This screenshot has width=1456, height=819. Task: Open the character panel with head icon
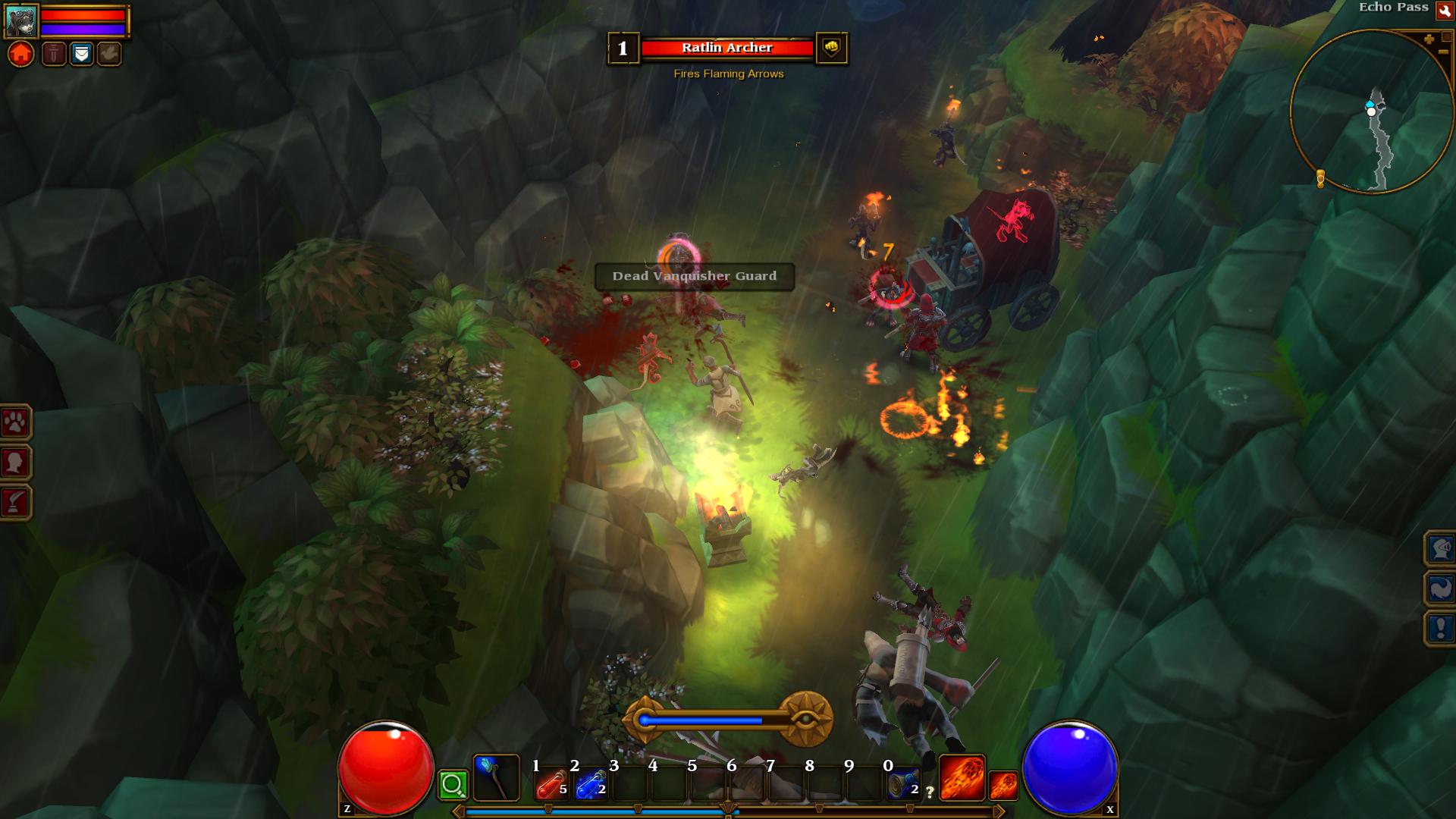pyautogui.click(x=15, y=462)
